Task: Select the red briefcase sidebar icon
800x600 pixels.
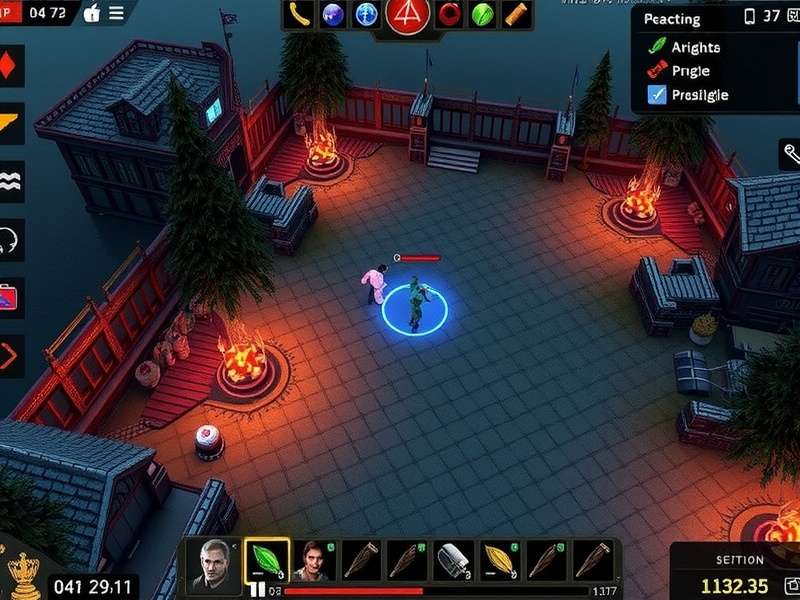Action: coord(11,296)
